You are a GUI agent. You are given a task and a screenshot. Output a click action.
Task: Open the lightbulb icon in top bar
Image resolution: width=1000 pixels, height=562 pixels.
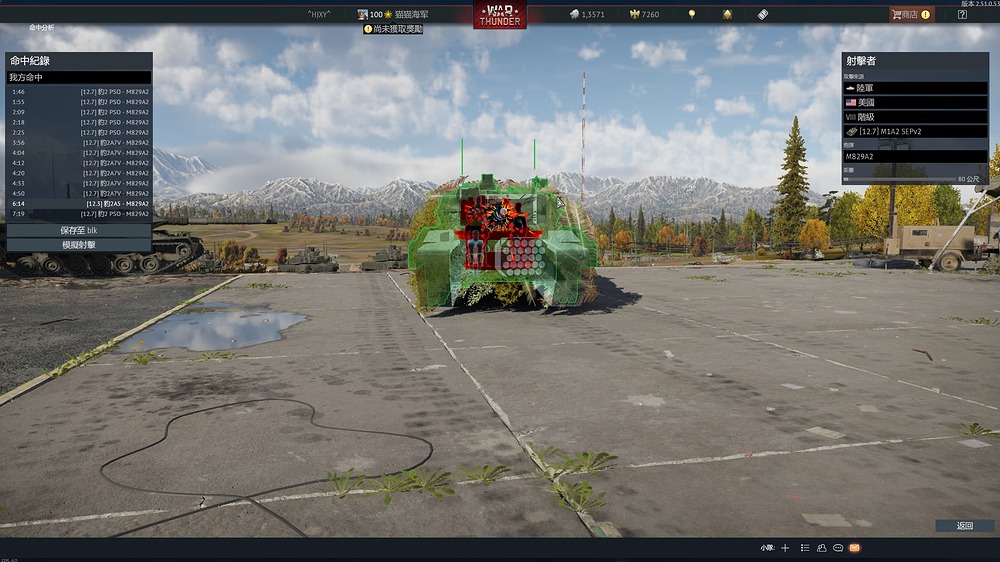(691, 15)
